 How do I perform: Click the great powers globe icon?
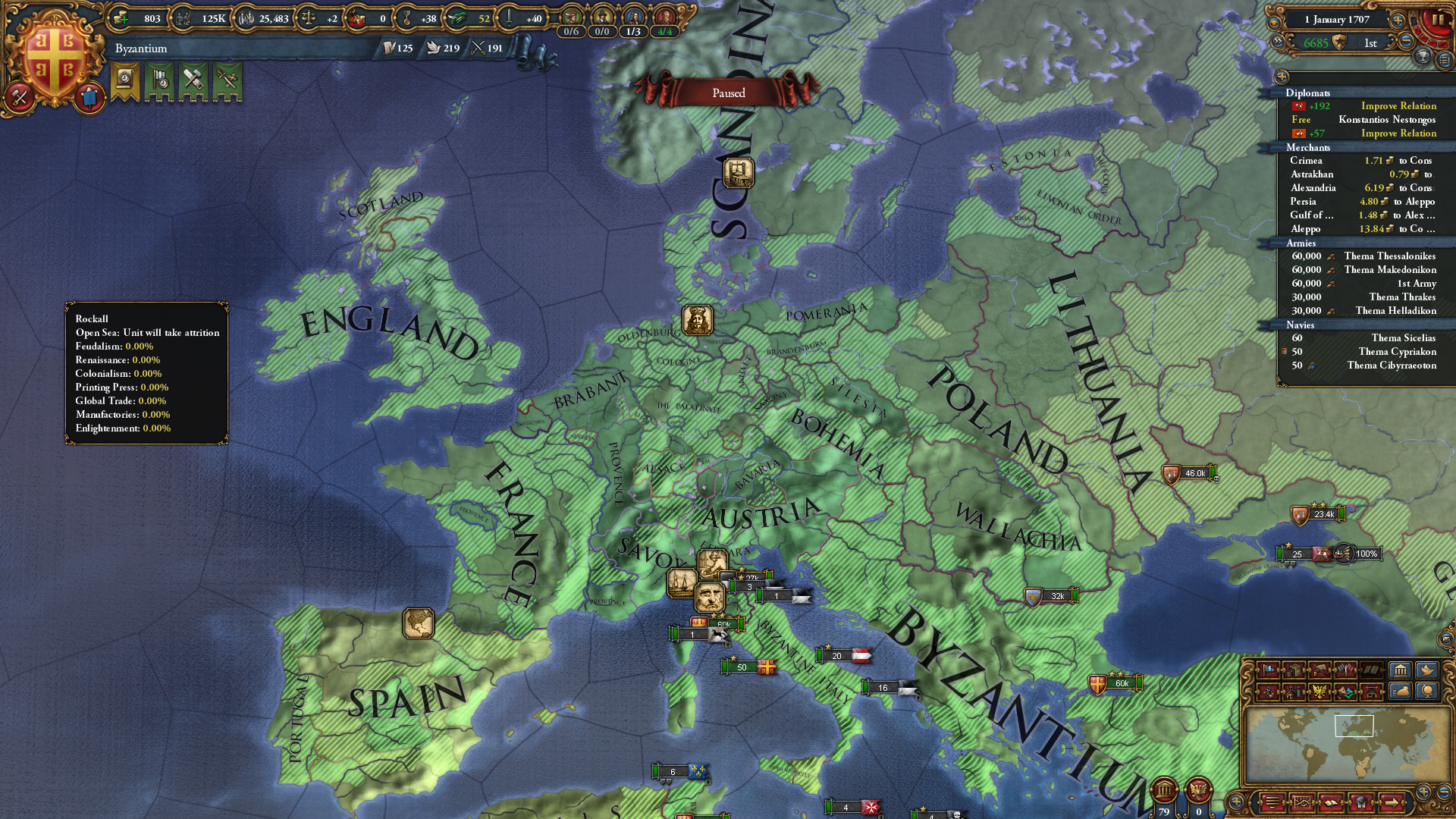point(1426,692)
